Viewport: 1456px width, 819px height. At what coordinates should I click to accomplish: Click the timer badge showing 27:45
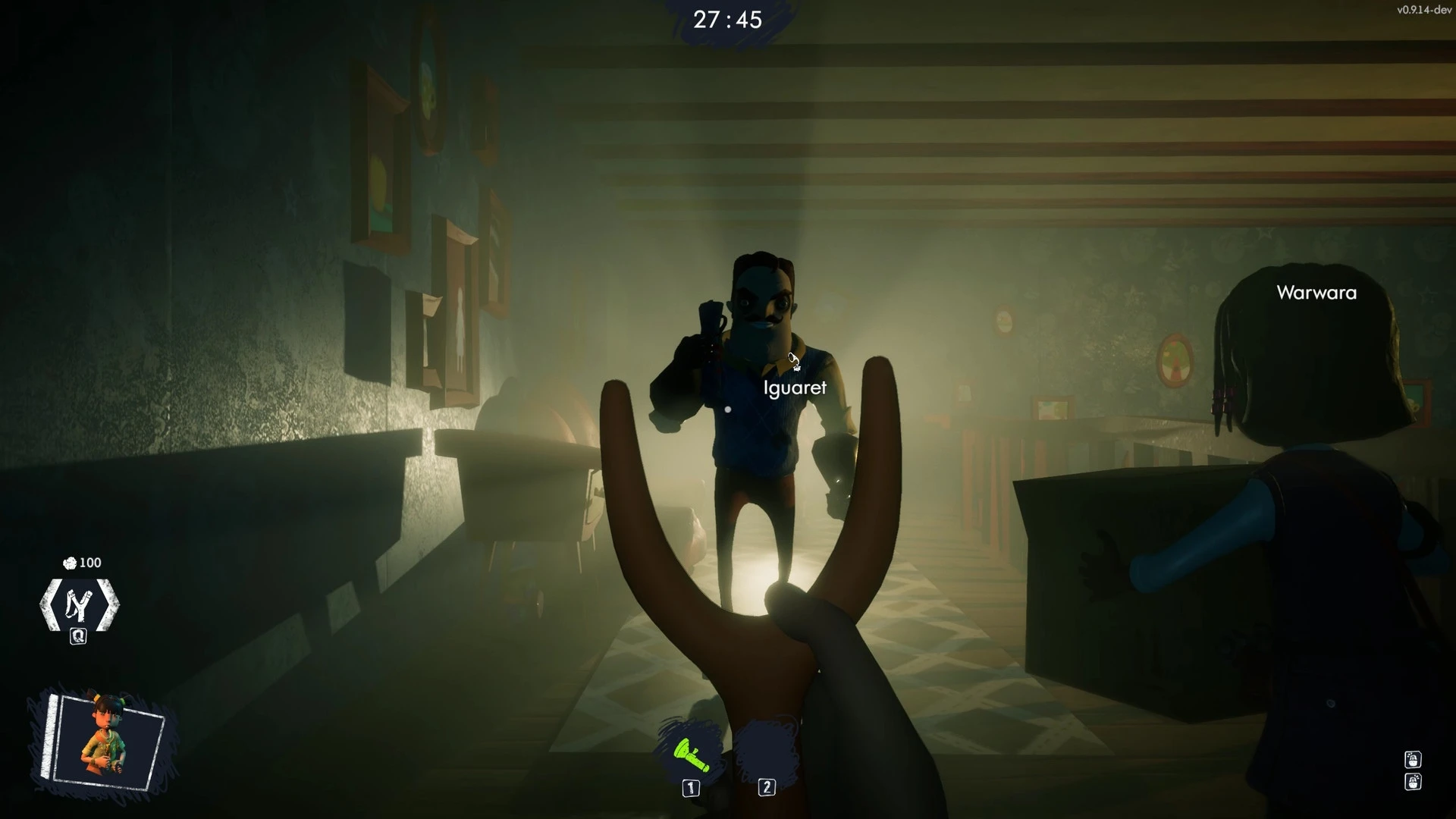tap(726, 20)
